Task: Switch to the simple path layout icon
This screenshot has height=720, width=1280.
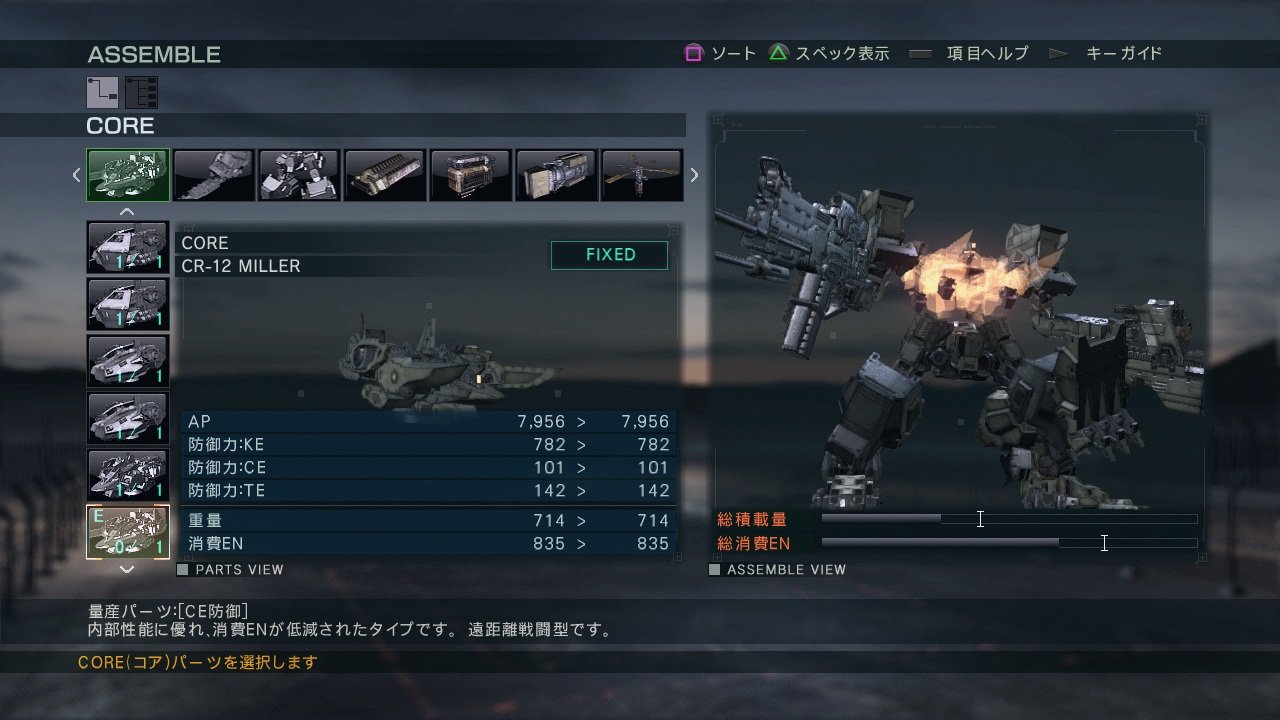Action: [102, 92]
